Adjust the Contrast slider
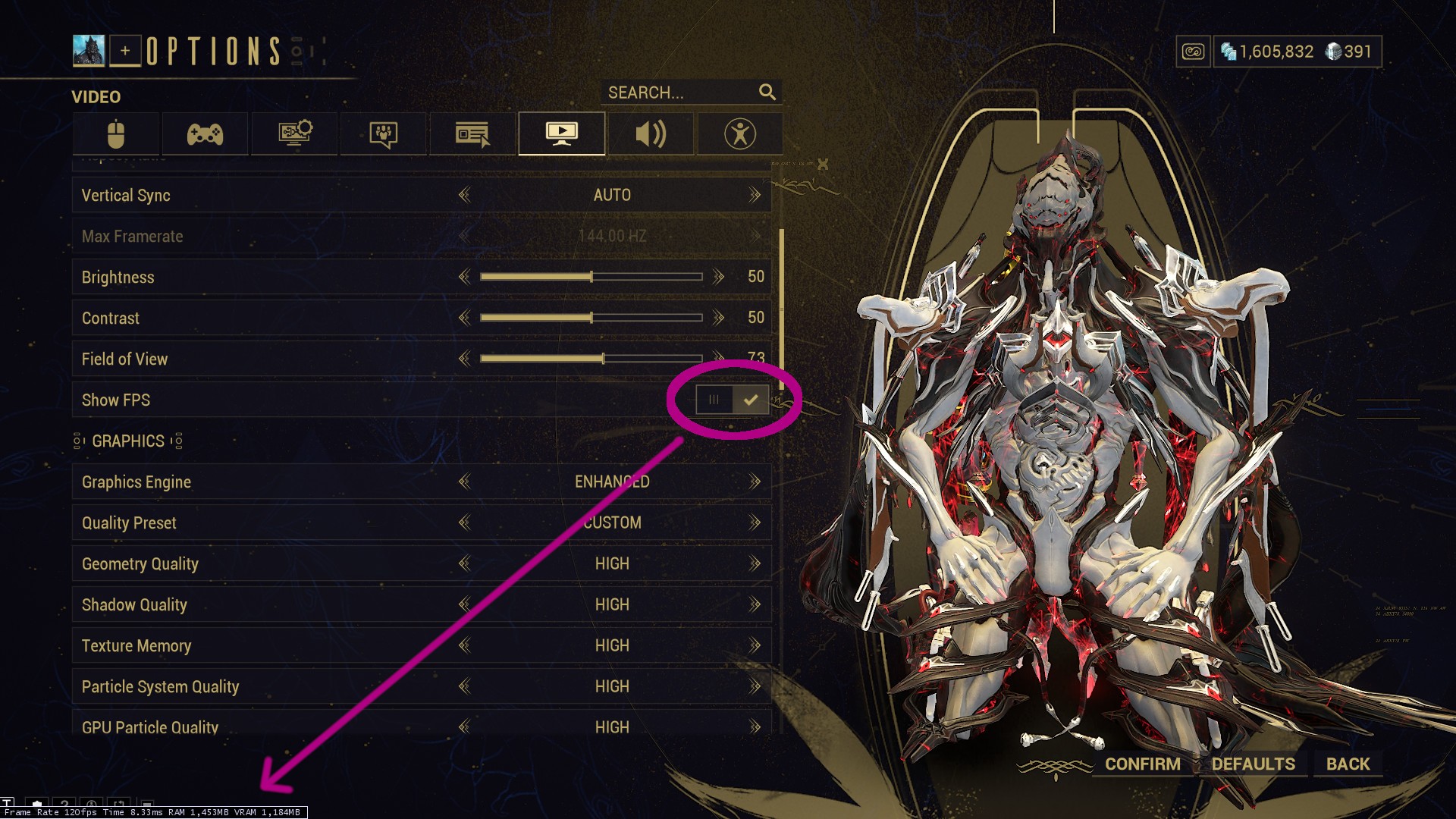1456x819 pixels. coord(591,318)
